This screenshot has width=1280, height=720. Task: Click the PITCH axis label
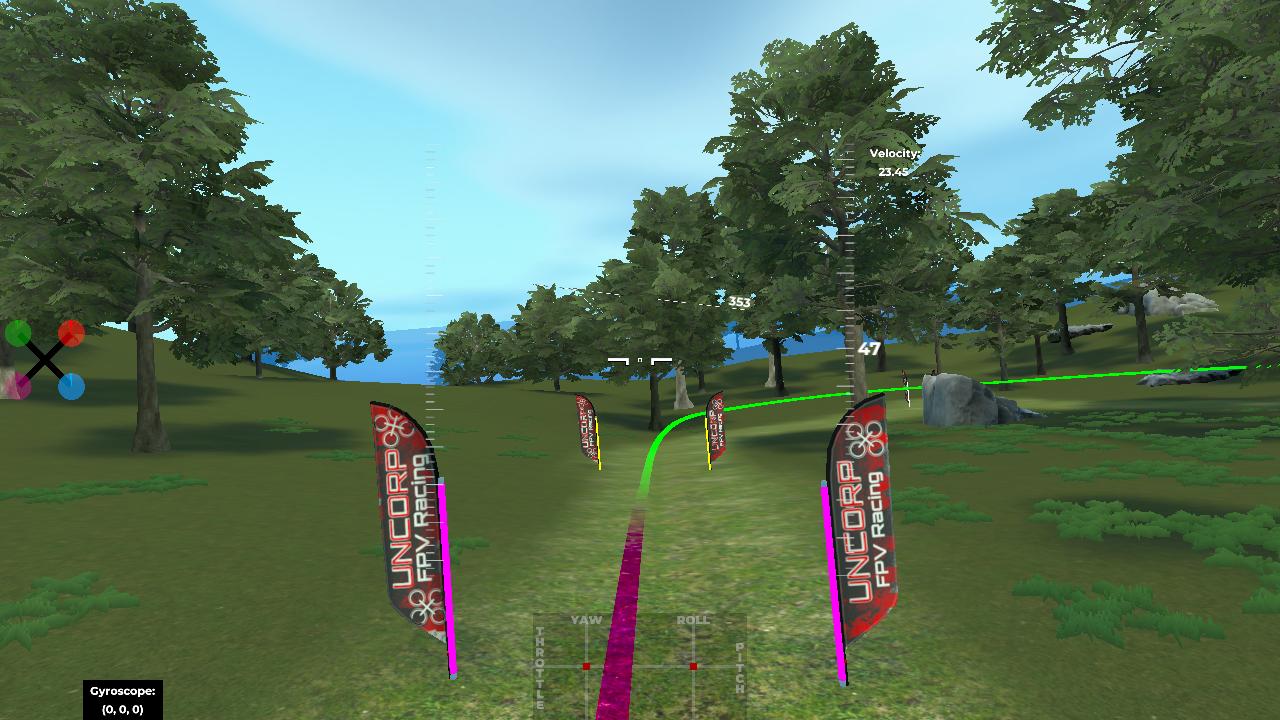[739, 665]
